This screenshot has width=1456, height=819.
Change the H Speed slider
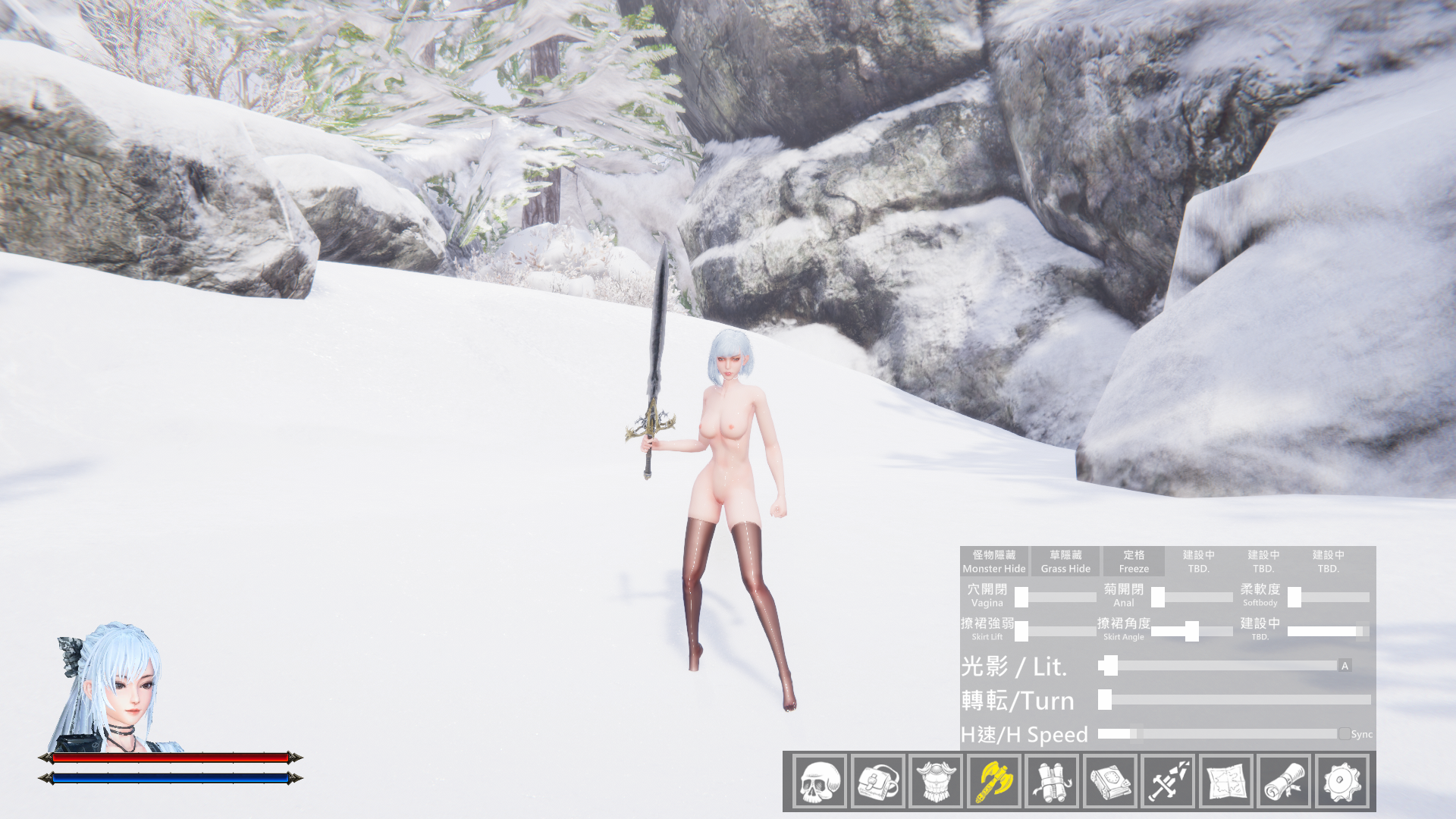1217,734
